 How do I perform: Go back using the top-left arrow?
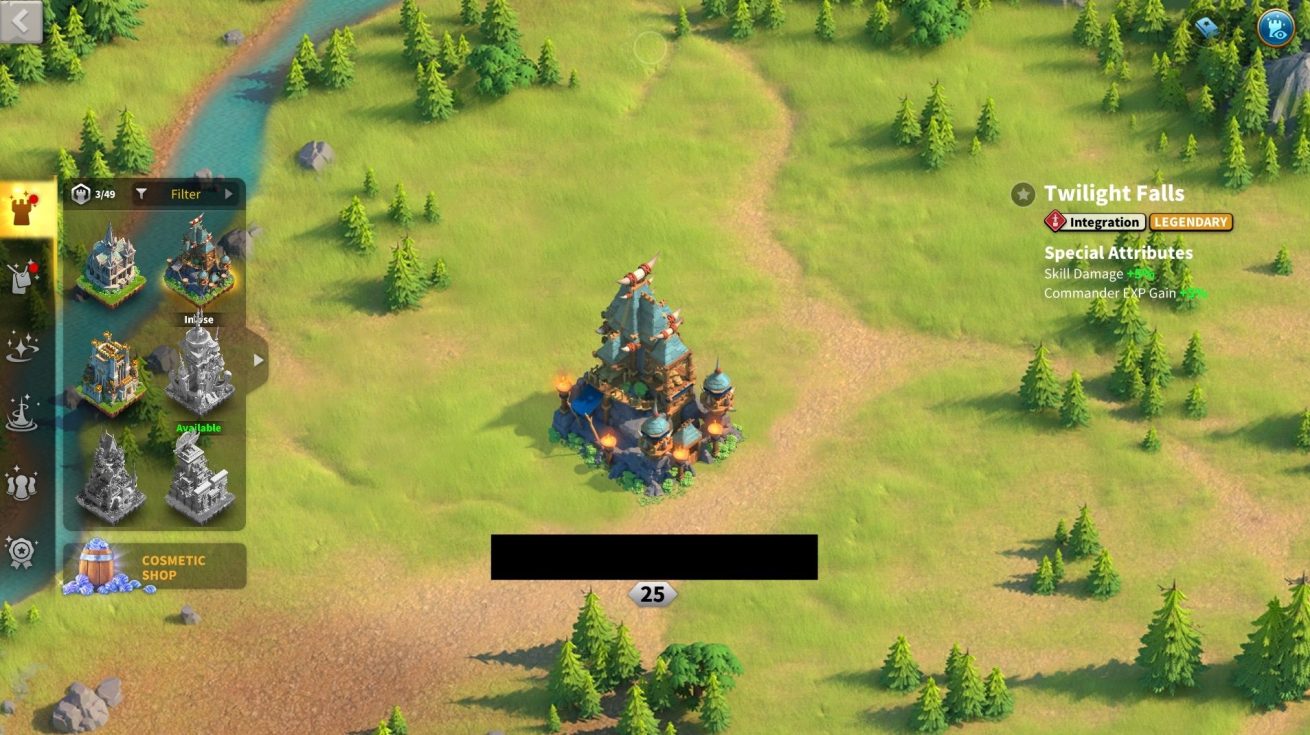point(22,21)
